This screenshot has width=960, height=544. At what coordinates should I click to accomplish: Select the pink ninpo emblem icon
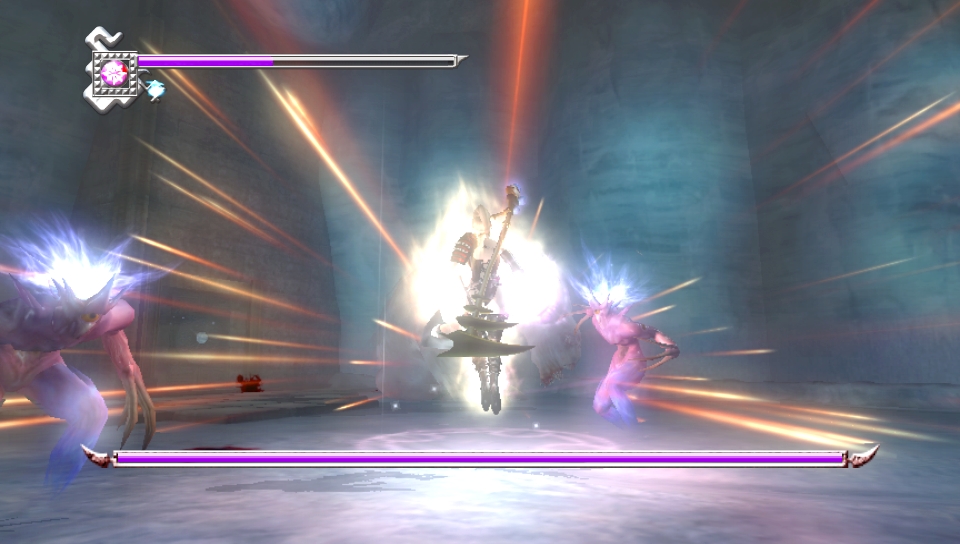(x=113, y=71)
